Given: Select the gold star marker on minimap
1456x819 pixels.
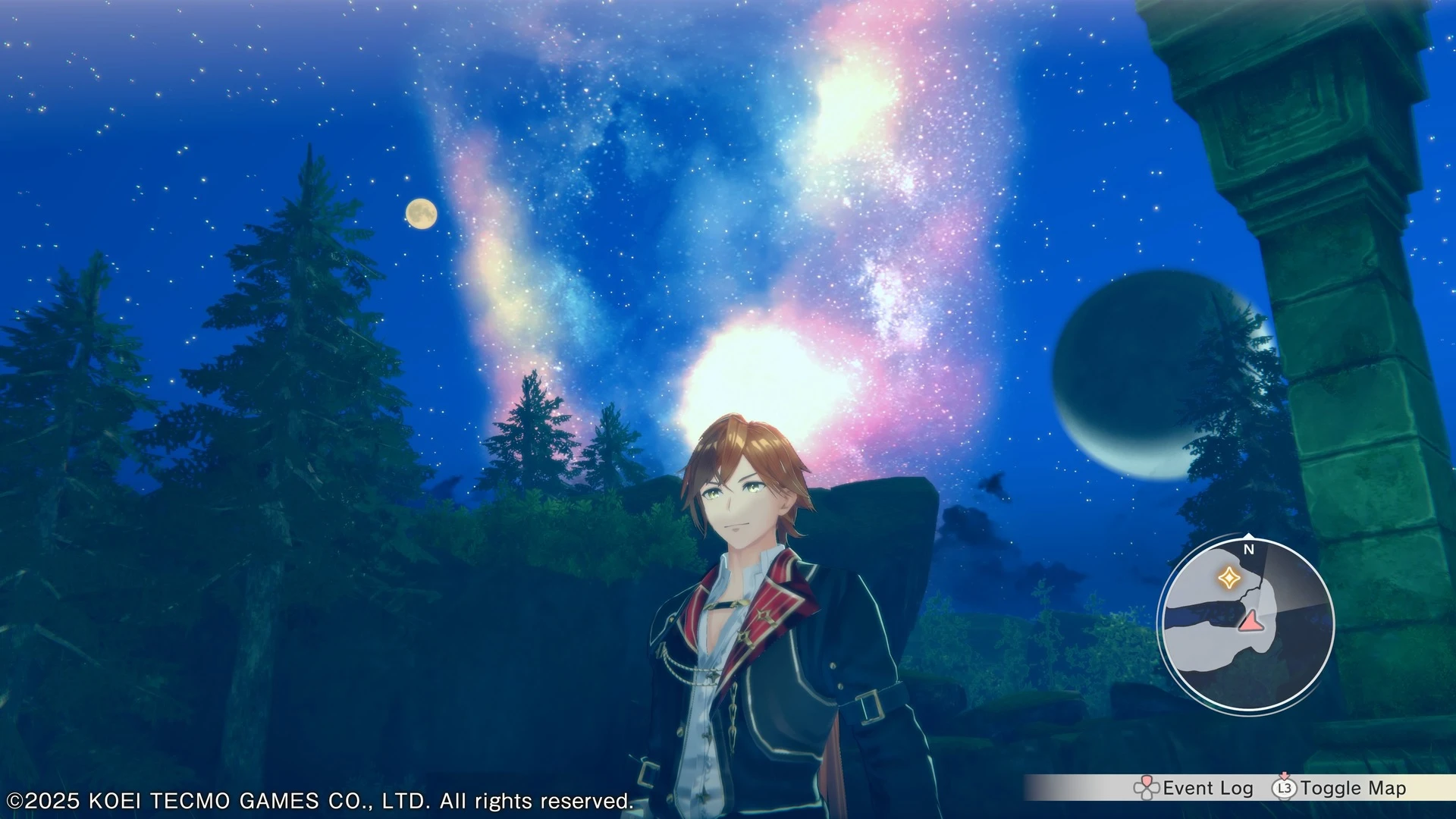Looking at the screenshot, I should point(1228,579).
